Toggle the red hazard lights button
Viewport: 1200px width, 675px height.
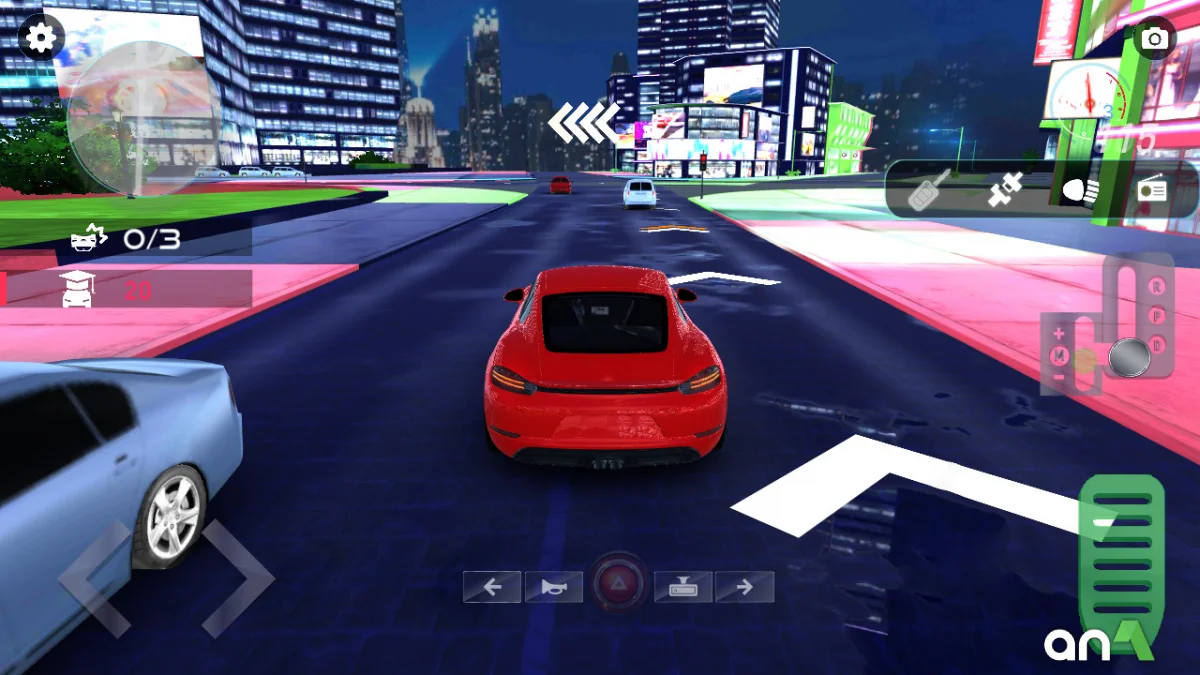[x=619, y=584]
